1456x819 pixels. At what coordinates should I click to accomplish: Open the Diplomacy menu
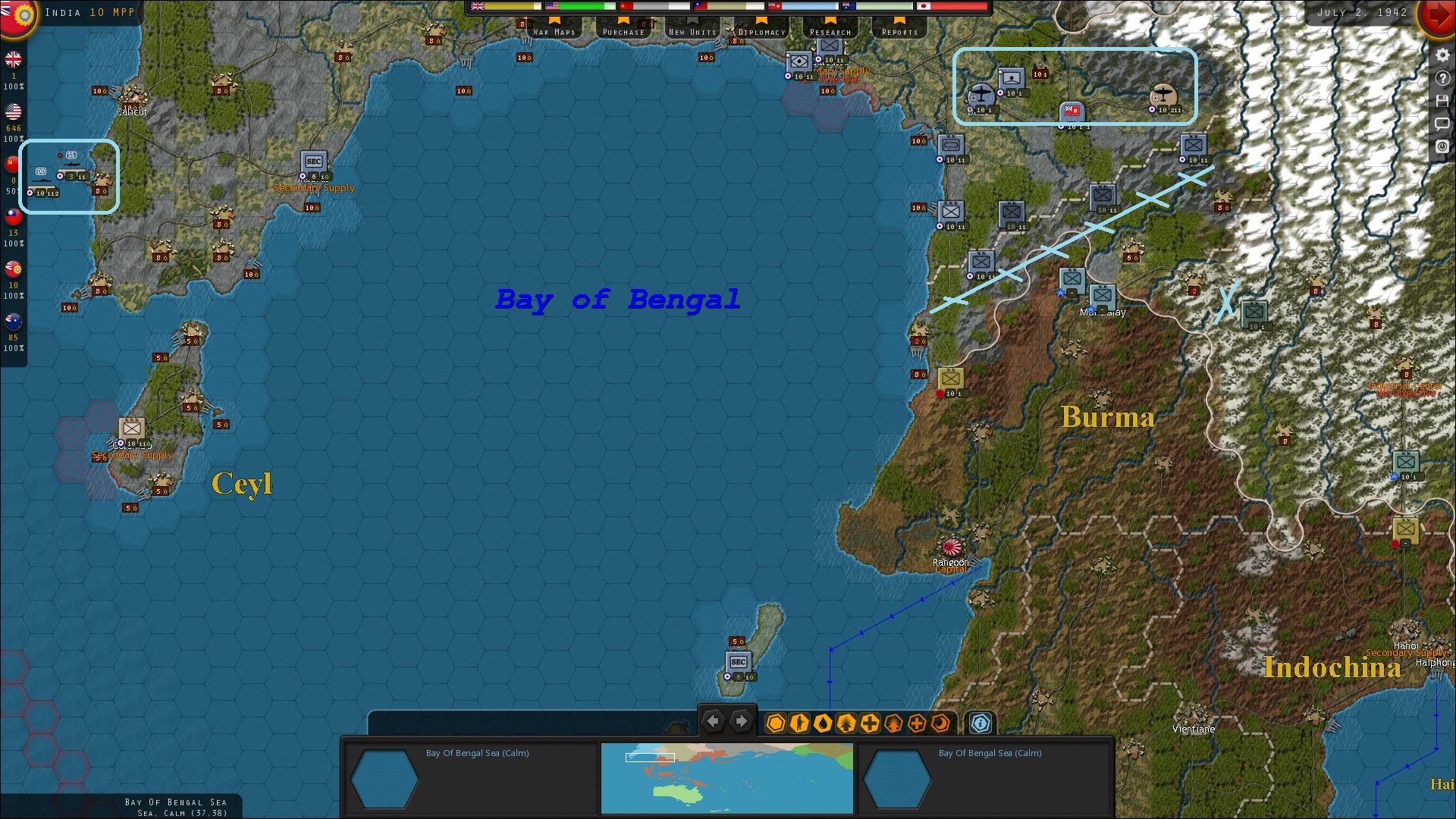(761, 31)
